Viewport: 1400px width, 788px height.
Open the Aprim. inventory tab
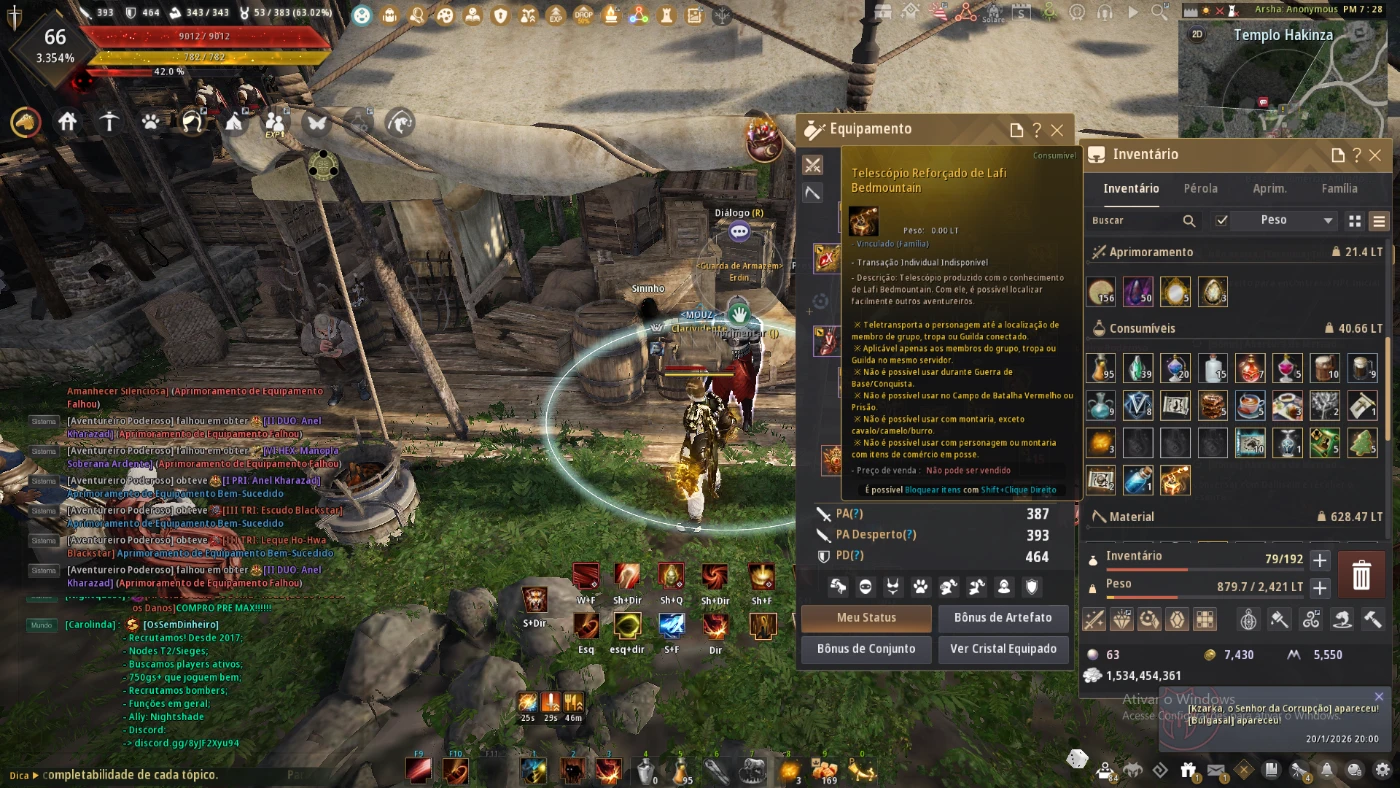1269,188
